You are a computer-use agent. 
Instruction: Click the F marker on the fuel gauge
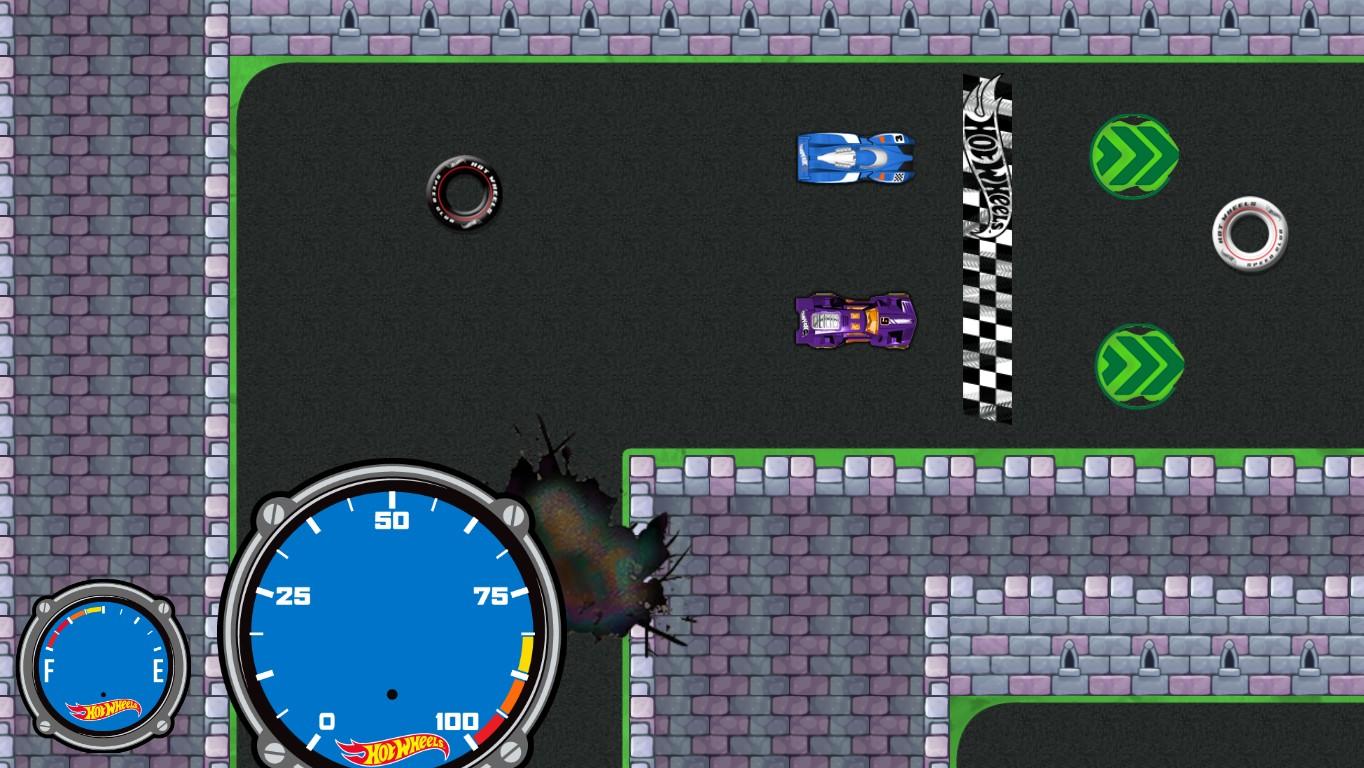coord(50,668)
